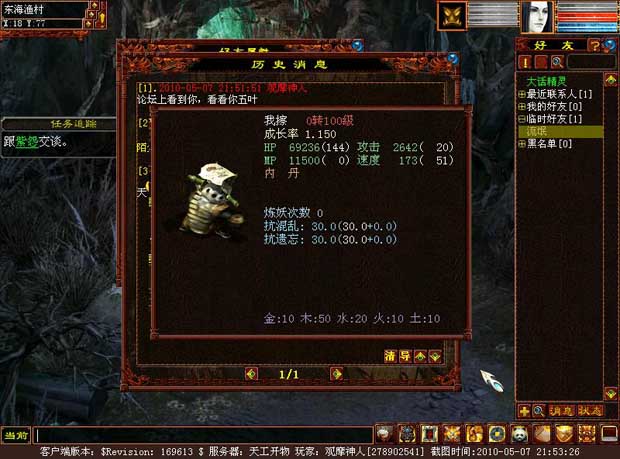Click the 状态 status button
Viewport: 620px width, 459px height.
coord(589,411)
